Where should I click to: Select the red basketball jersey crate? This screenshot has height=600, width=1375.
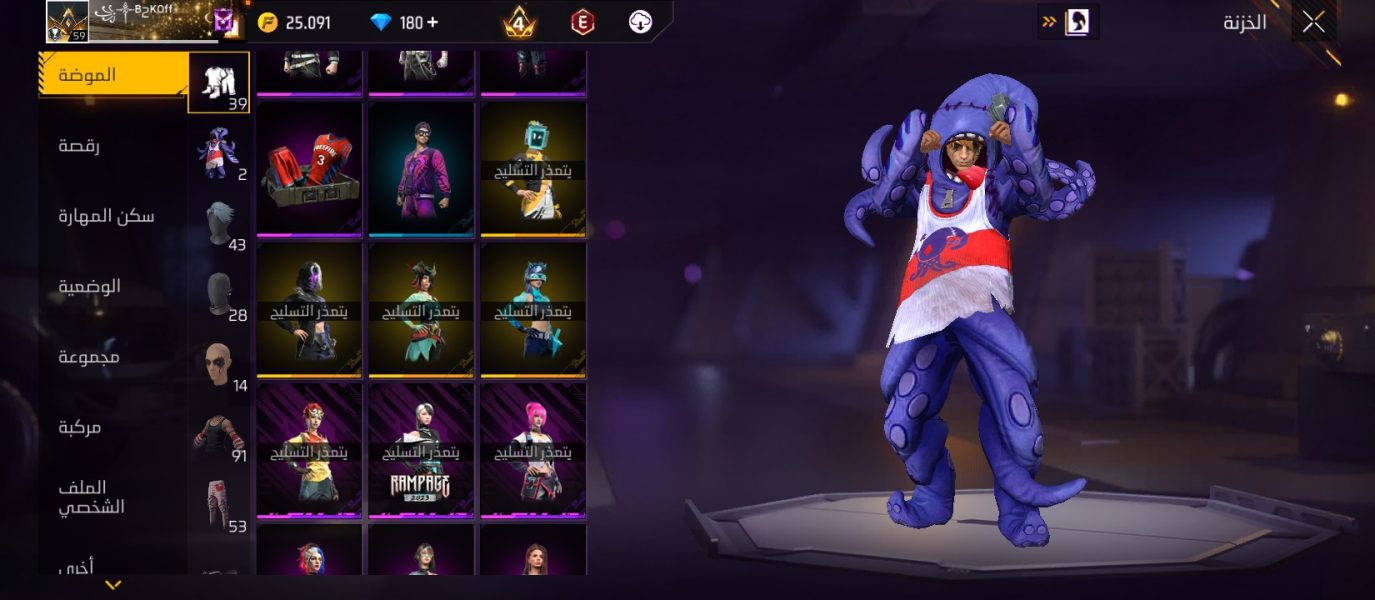309,169
